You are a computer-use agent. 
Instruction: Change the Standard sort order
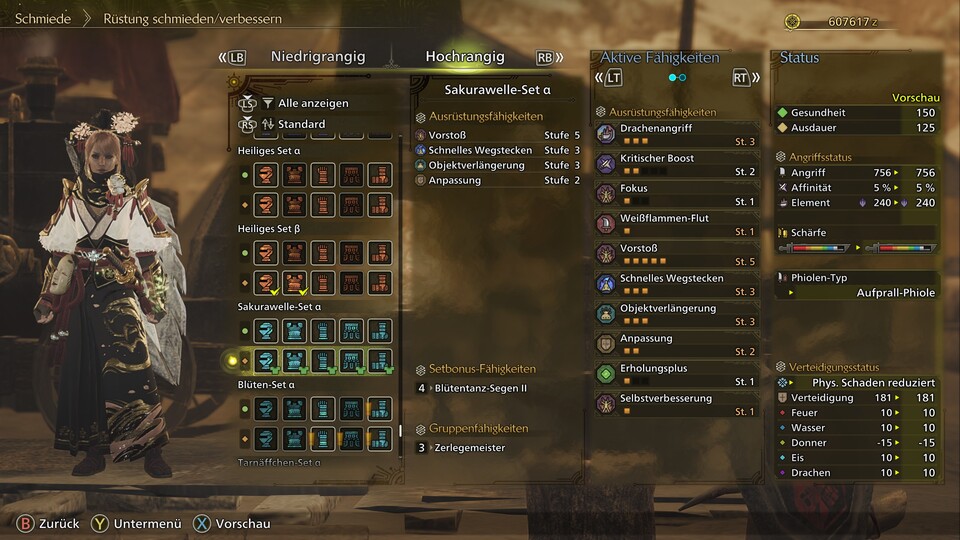tap(301, 124)
